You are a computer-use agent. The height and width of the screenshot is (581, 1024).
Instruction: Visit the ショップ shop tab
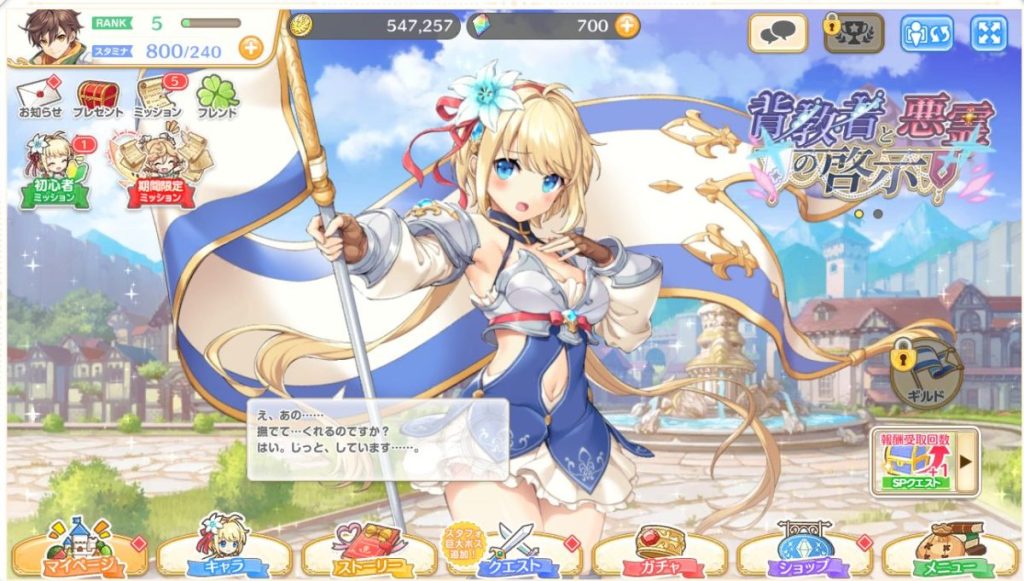[801, 549]
